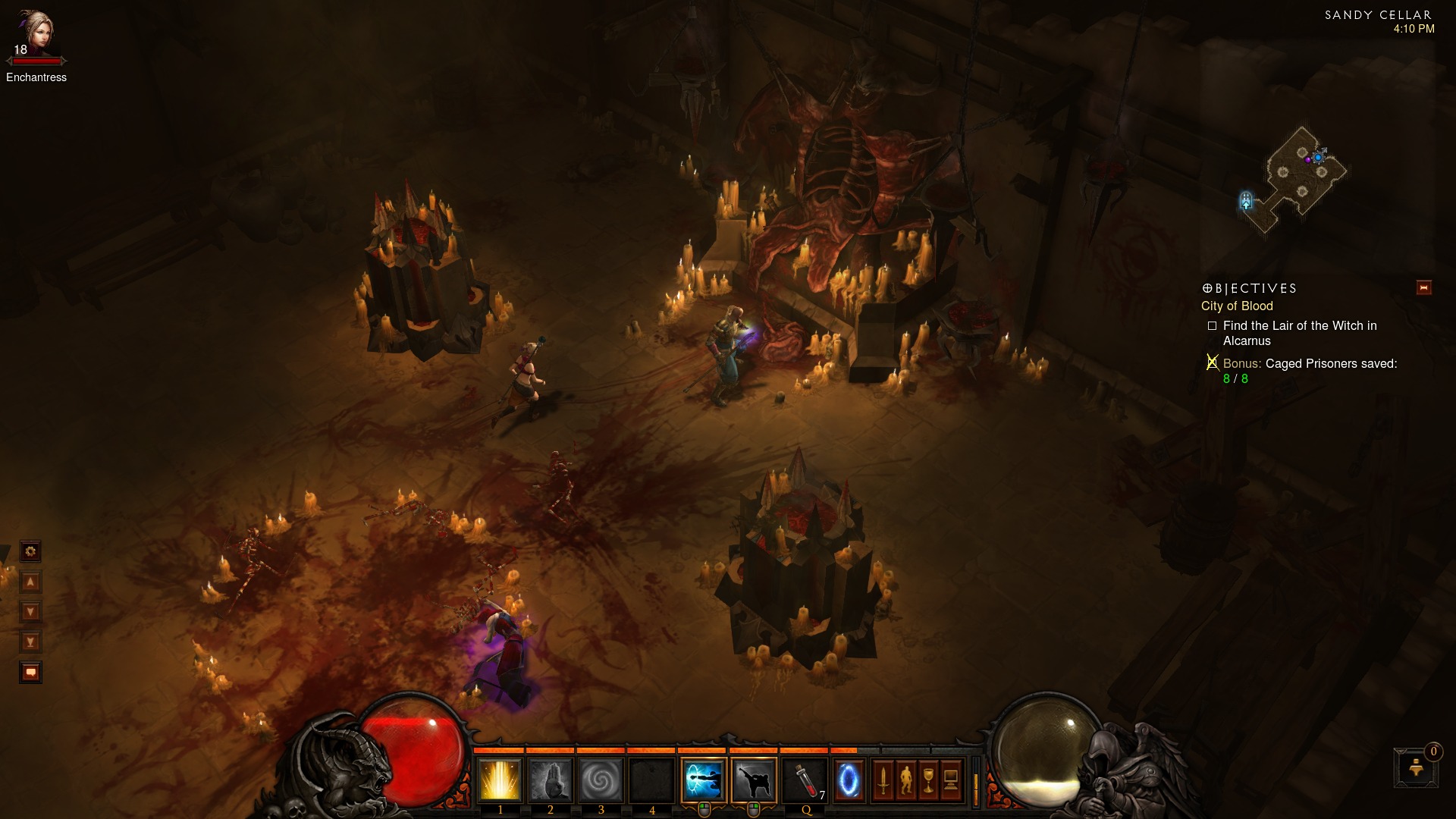Open the sword skills menu button

coord(883,780)
